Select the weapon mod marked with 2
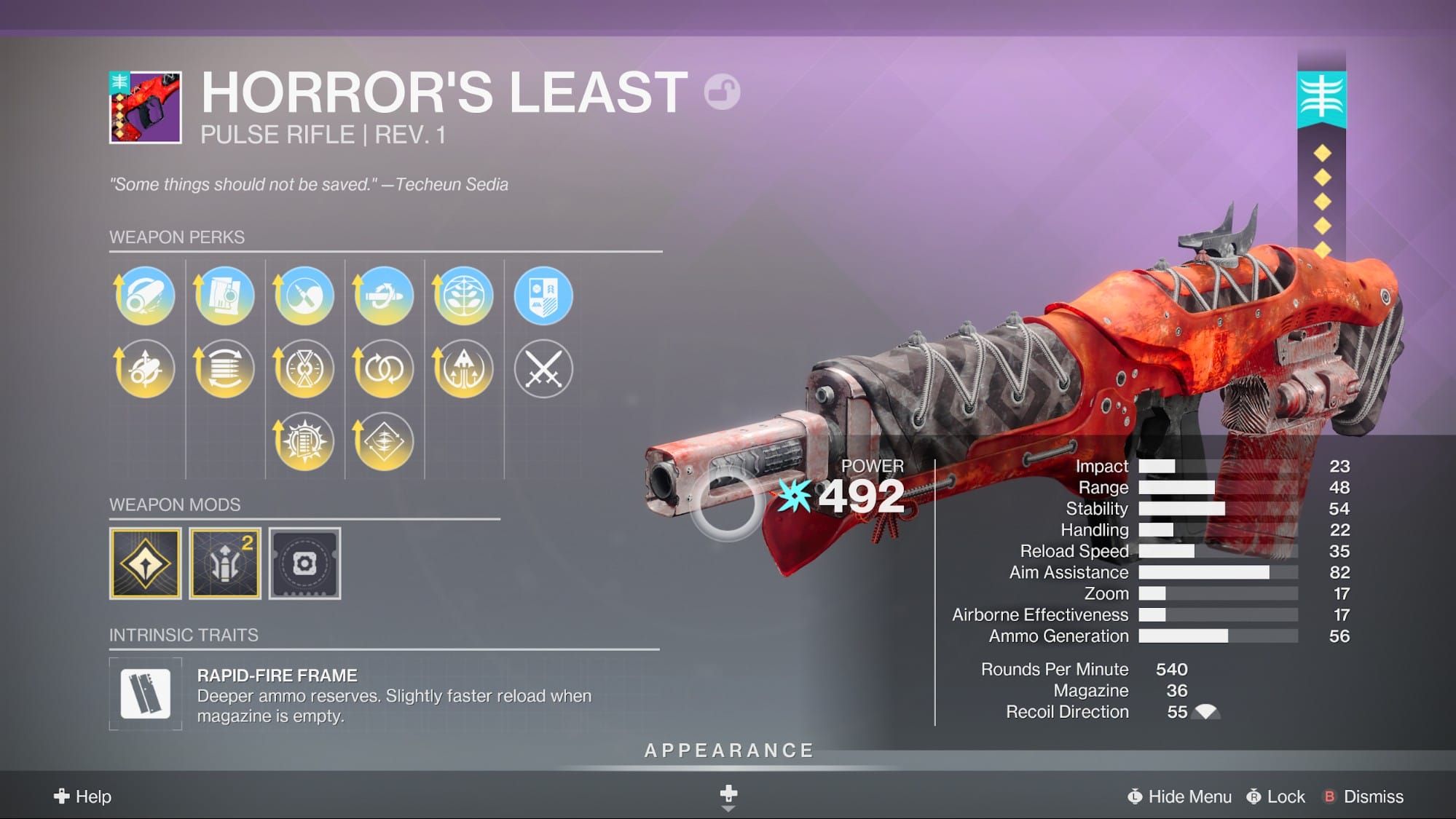The image size is (1456, 819). pos(225,563)
